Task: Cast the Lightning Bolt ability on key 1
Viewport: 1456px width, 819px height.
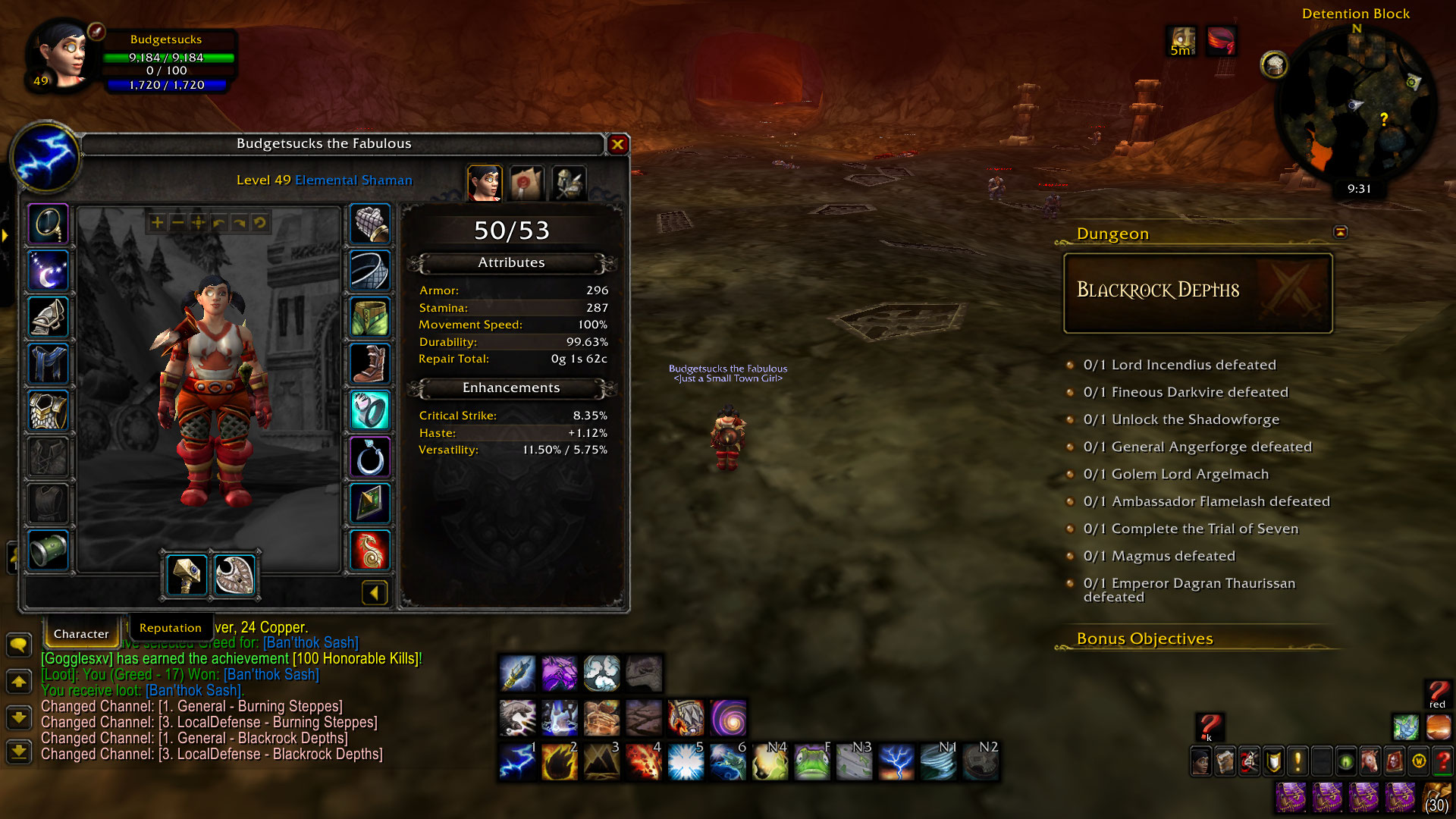Action: [x=517, y=761]
